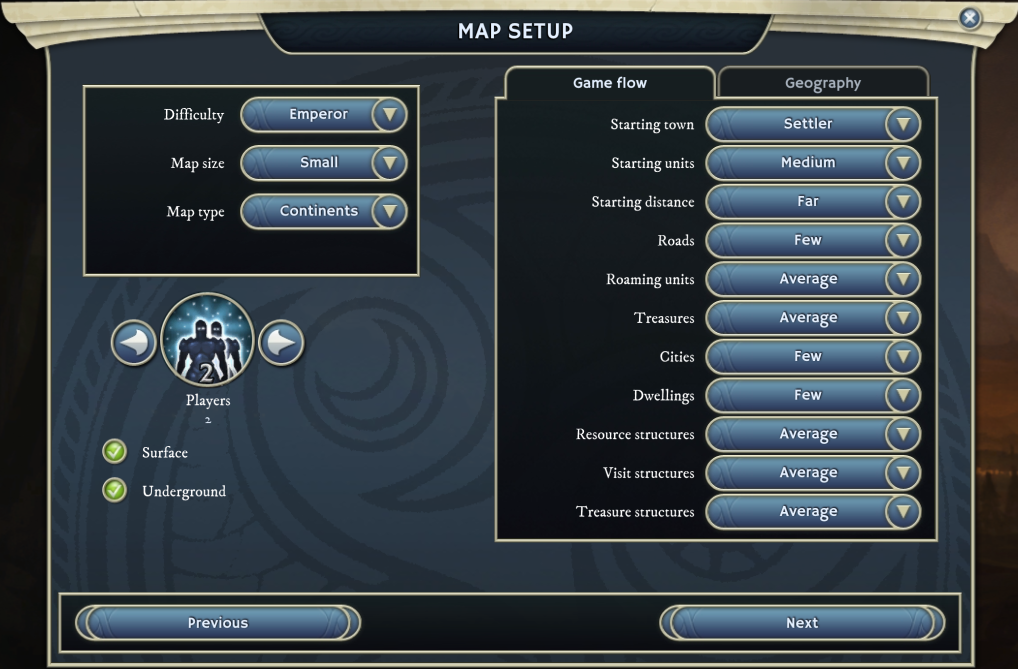1018x669 pixels.
Task: Decrease the number of players
Action: click(134, 343)
